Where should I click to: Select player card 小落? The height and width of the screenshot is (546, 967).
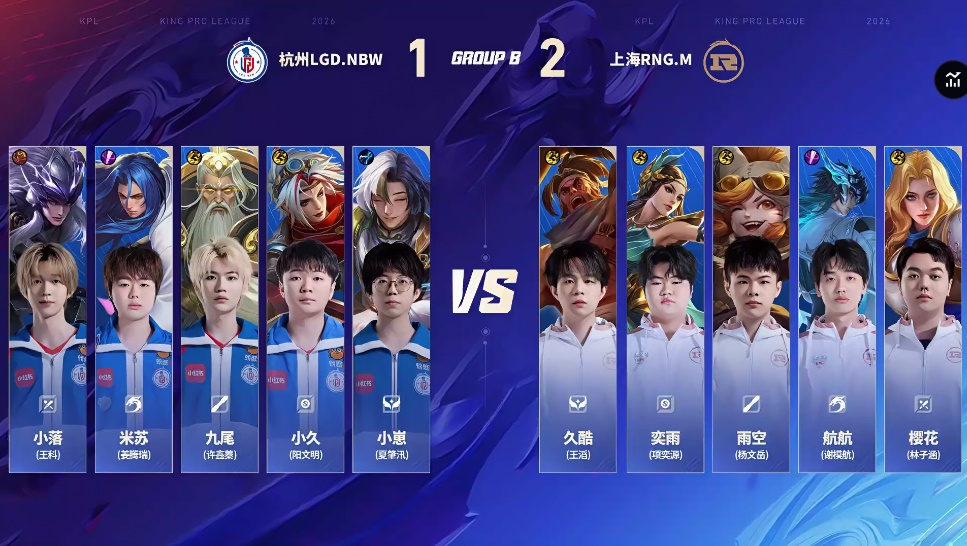point(48,309)
